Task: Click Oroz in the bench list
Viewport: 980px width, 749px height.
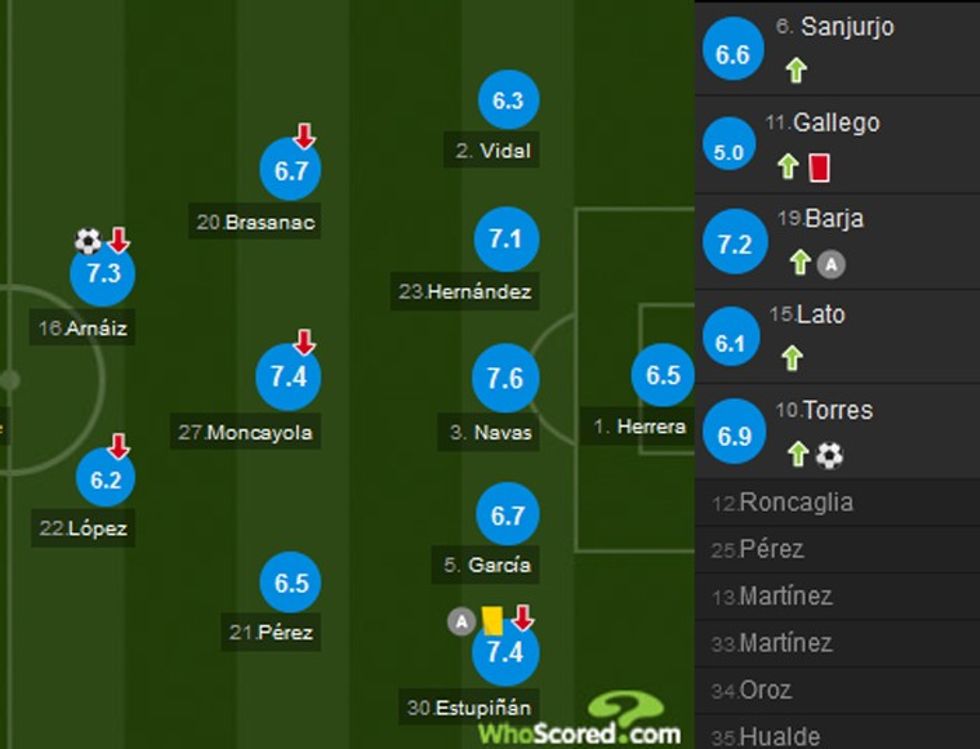Action: coord(765,691)
